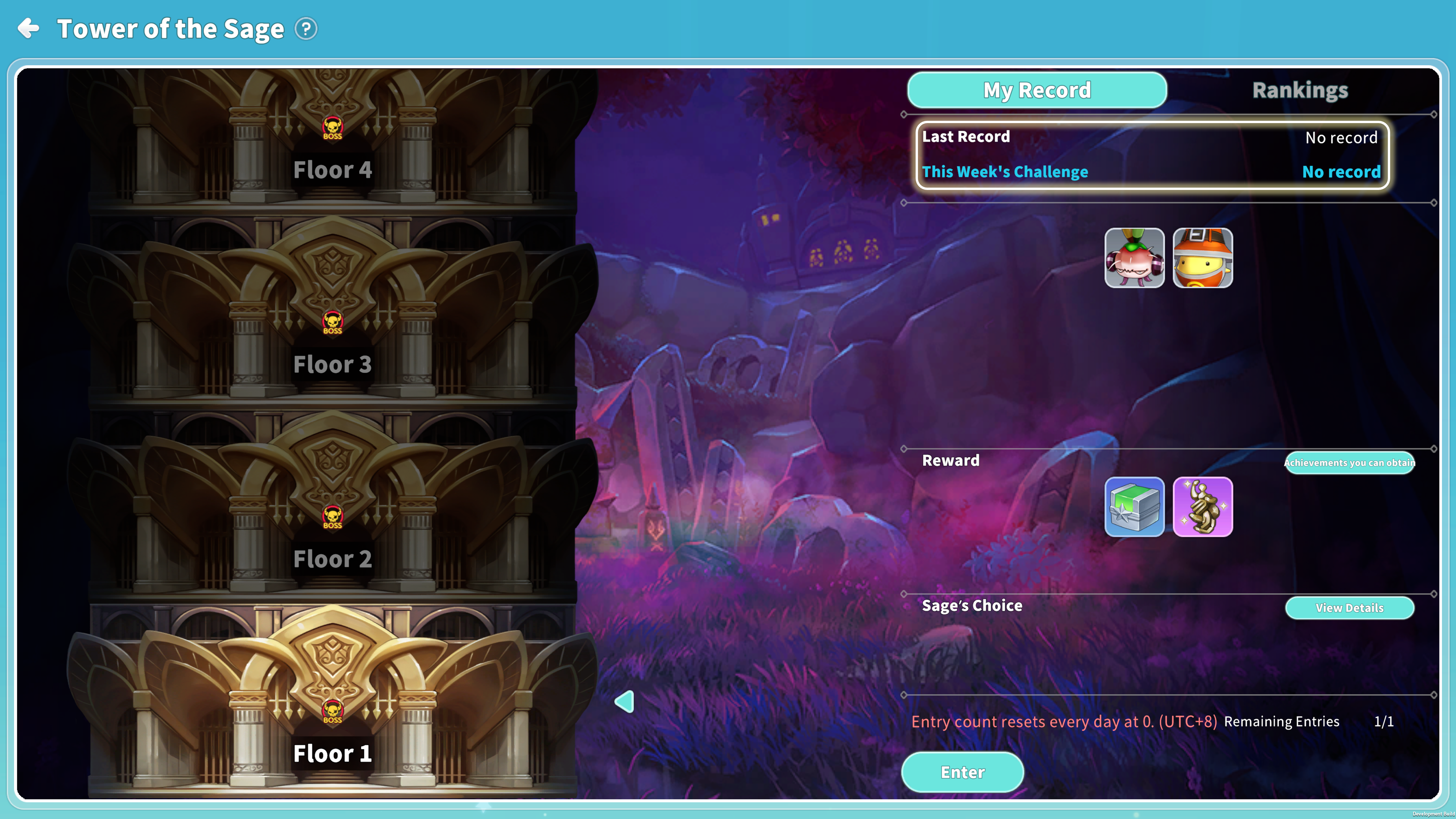Choose Floor 2 of the tower

click(x=332, y=534)
